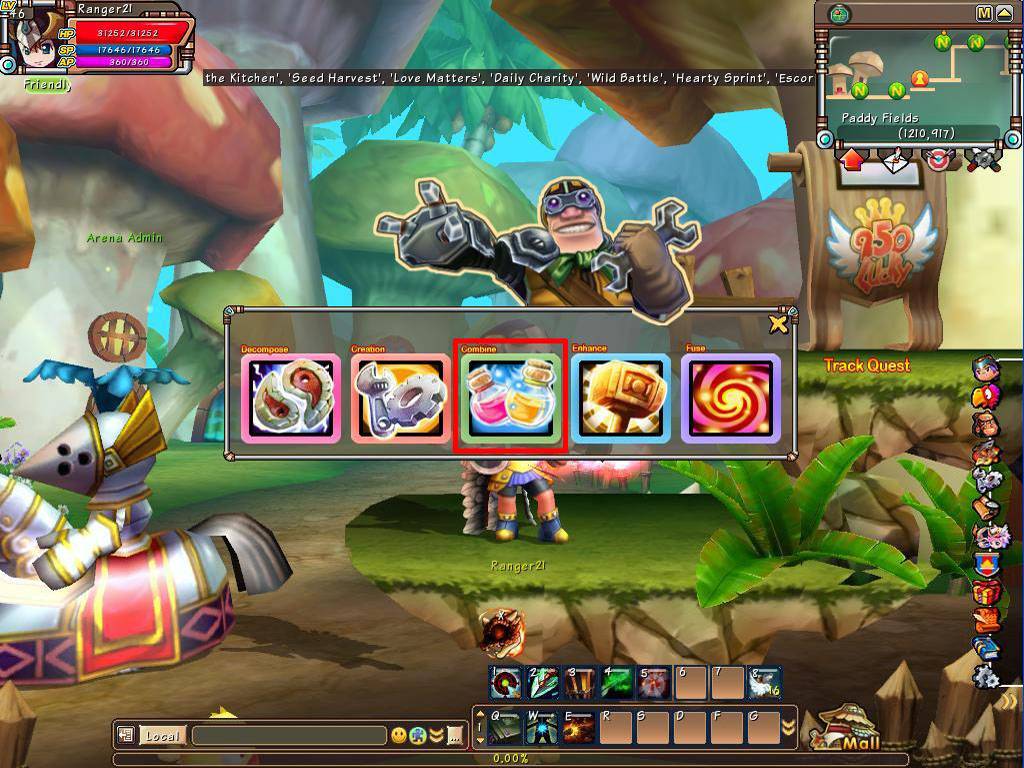Image resolution: width=1024 pixels, height=768 pixels.
Task: Open the world map with M button
Action: click(x=984, y=13)
